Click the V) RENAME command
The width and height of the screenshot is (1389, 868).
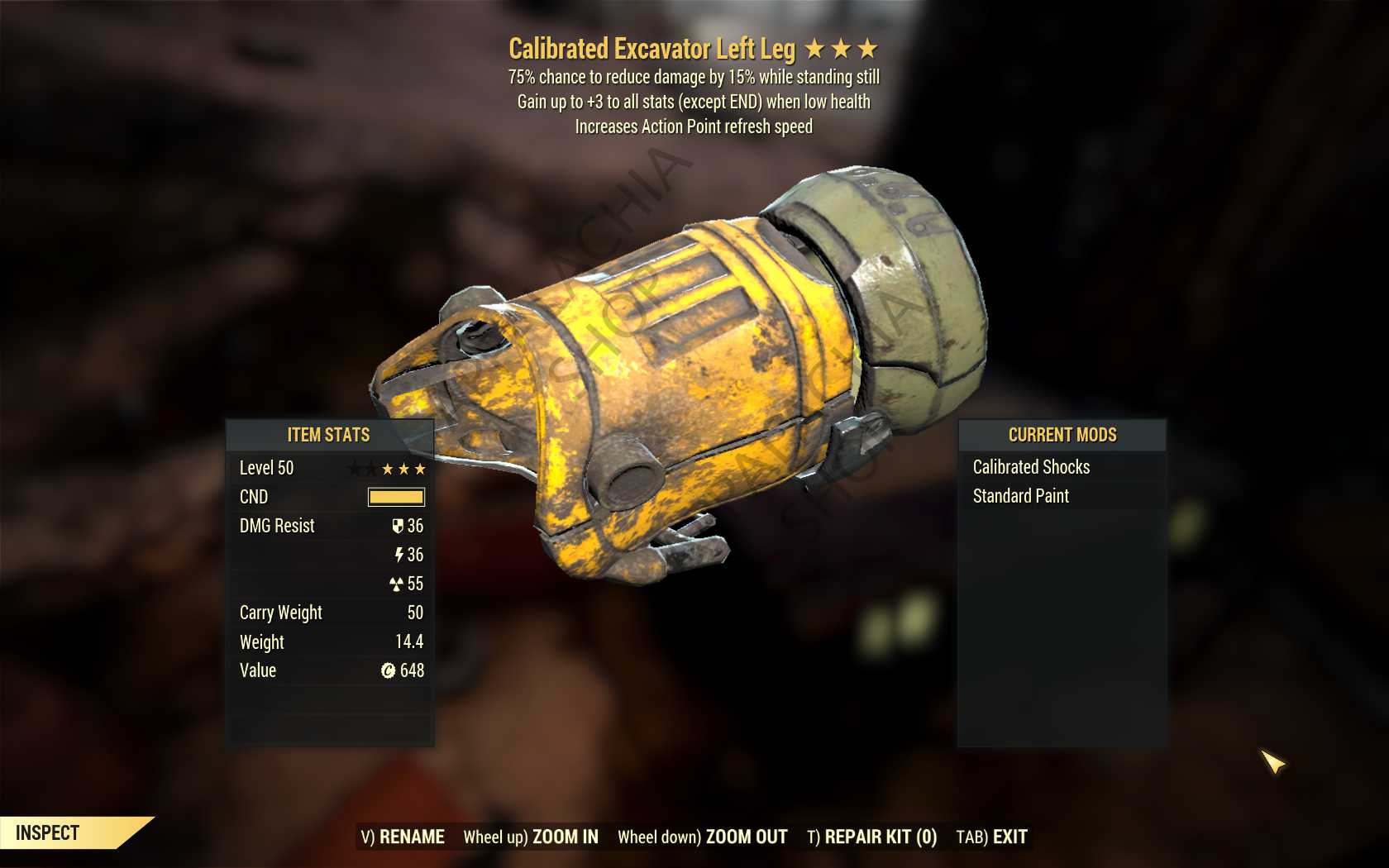401,837
